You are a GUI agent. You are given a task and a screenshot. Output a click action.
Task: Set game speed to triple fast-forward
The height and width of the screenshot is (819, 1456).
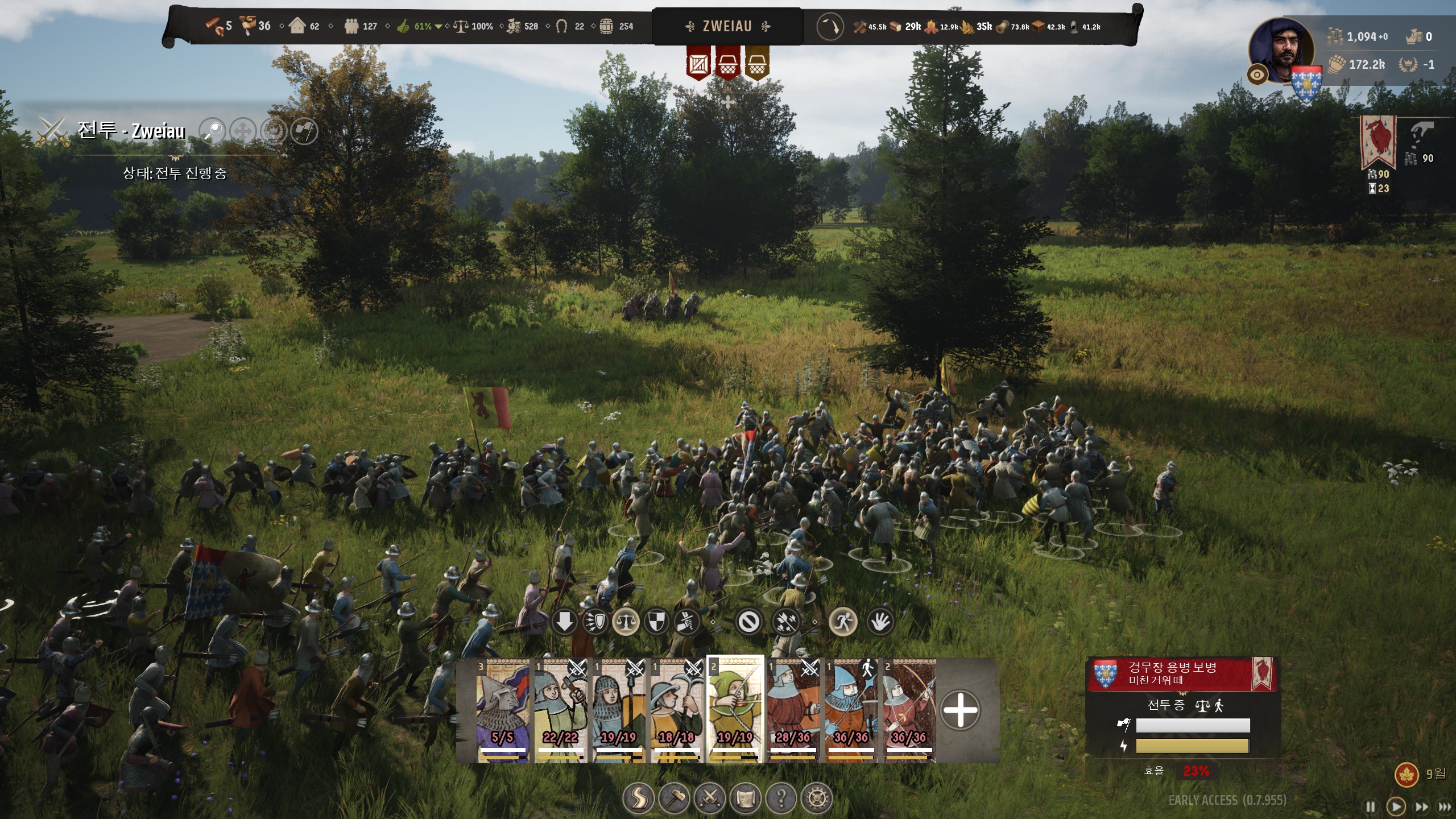[x=1445, y=807]
